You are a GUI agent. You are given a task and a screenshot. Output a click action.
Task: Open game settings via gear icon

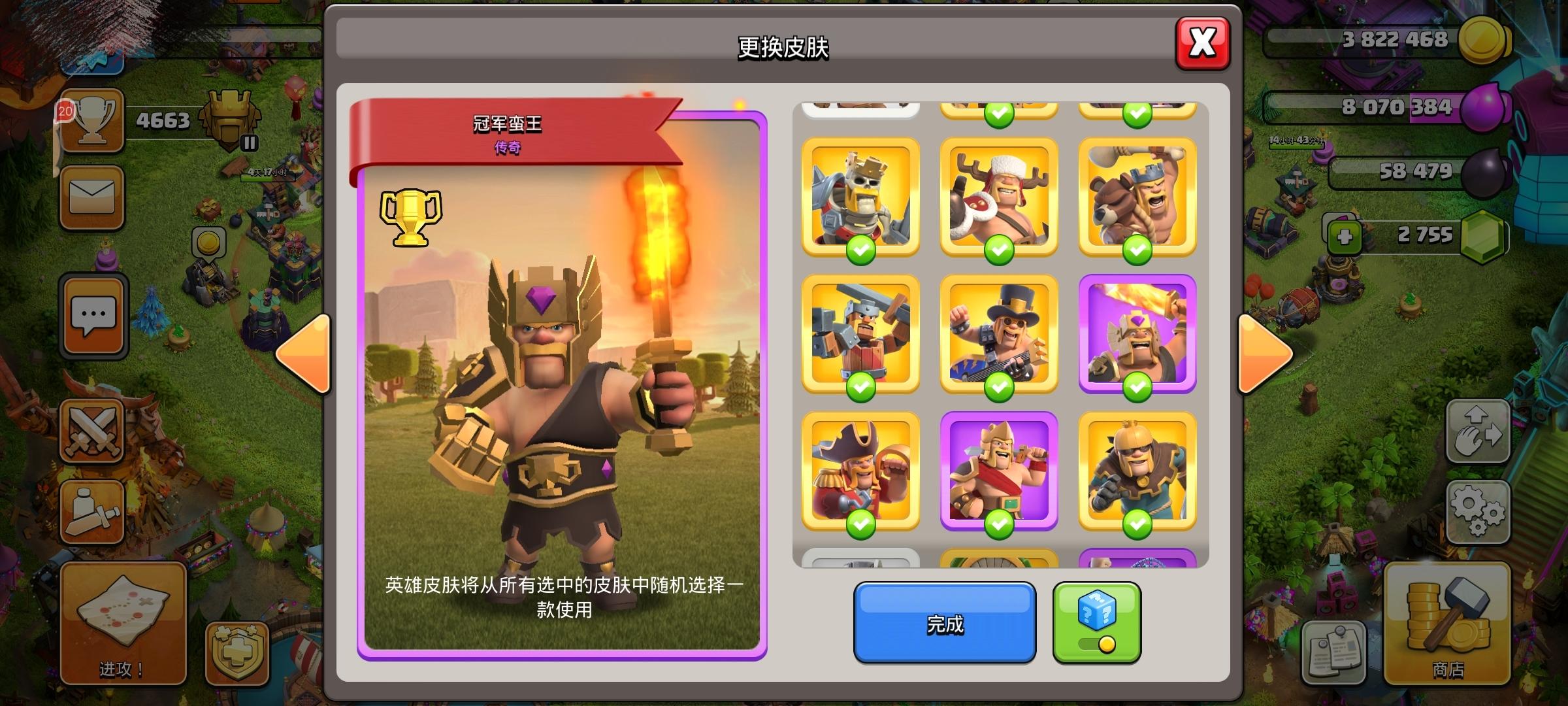click(x=1478, y=512)
